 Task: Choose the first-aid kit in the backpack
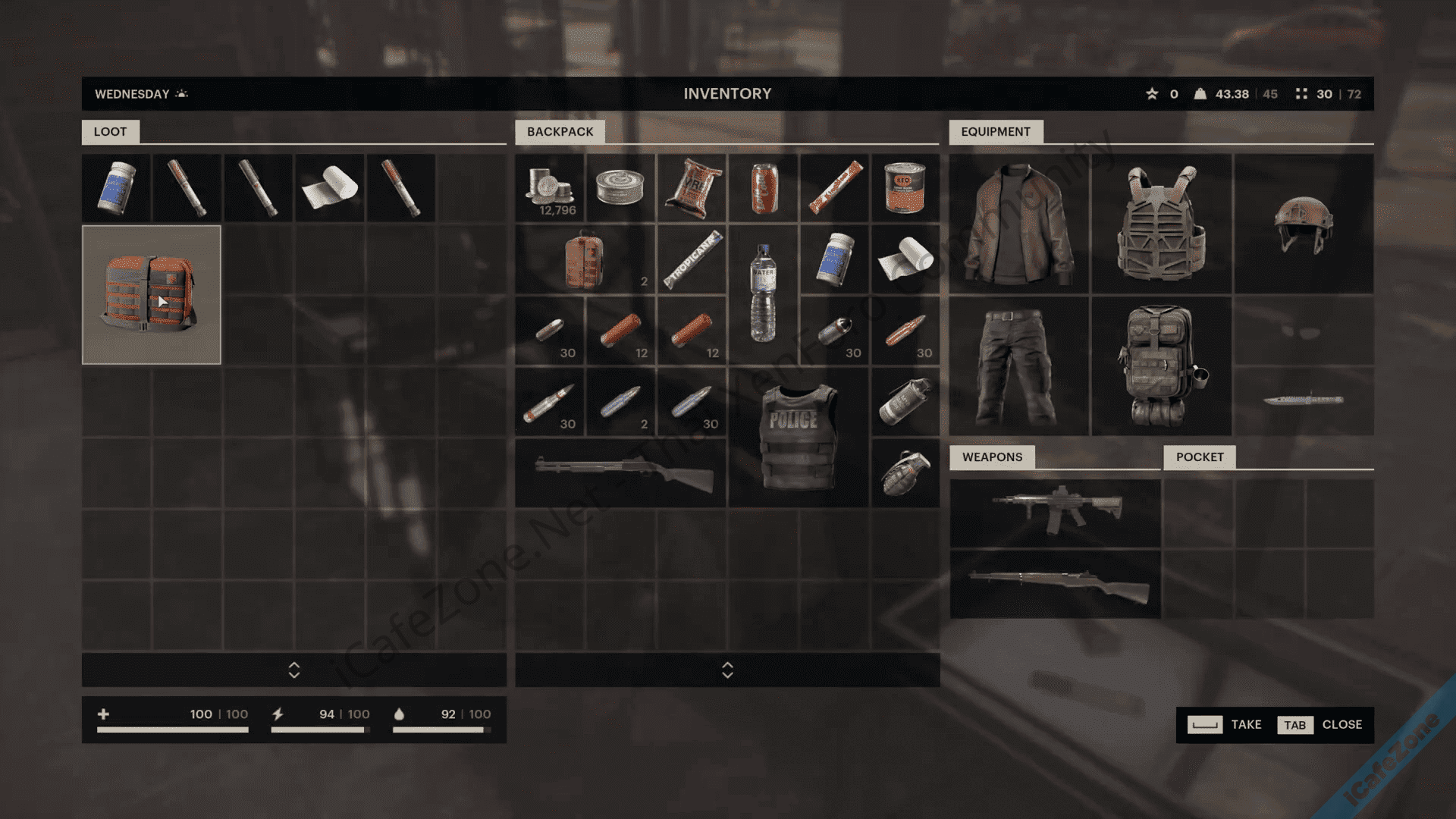point(585,259)
